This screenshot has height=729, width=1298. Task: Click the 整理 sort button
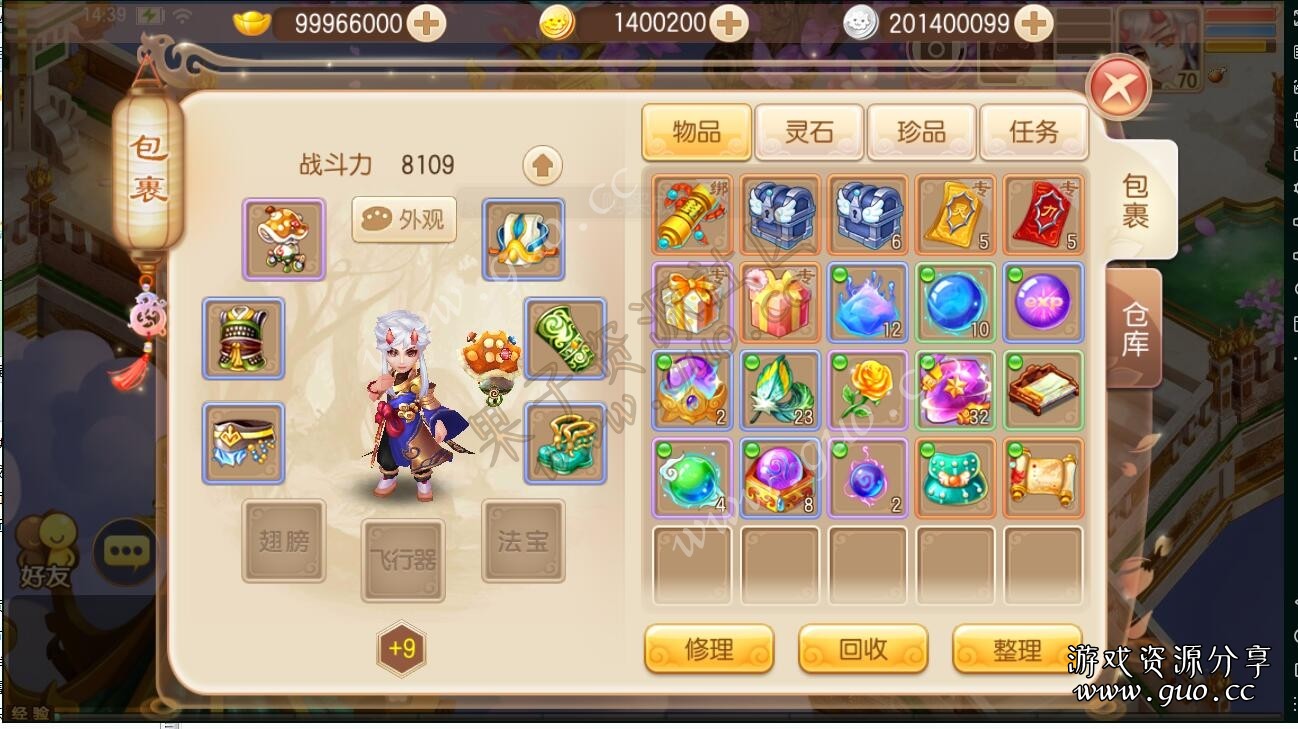[x=1017, y=649]
